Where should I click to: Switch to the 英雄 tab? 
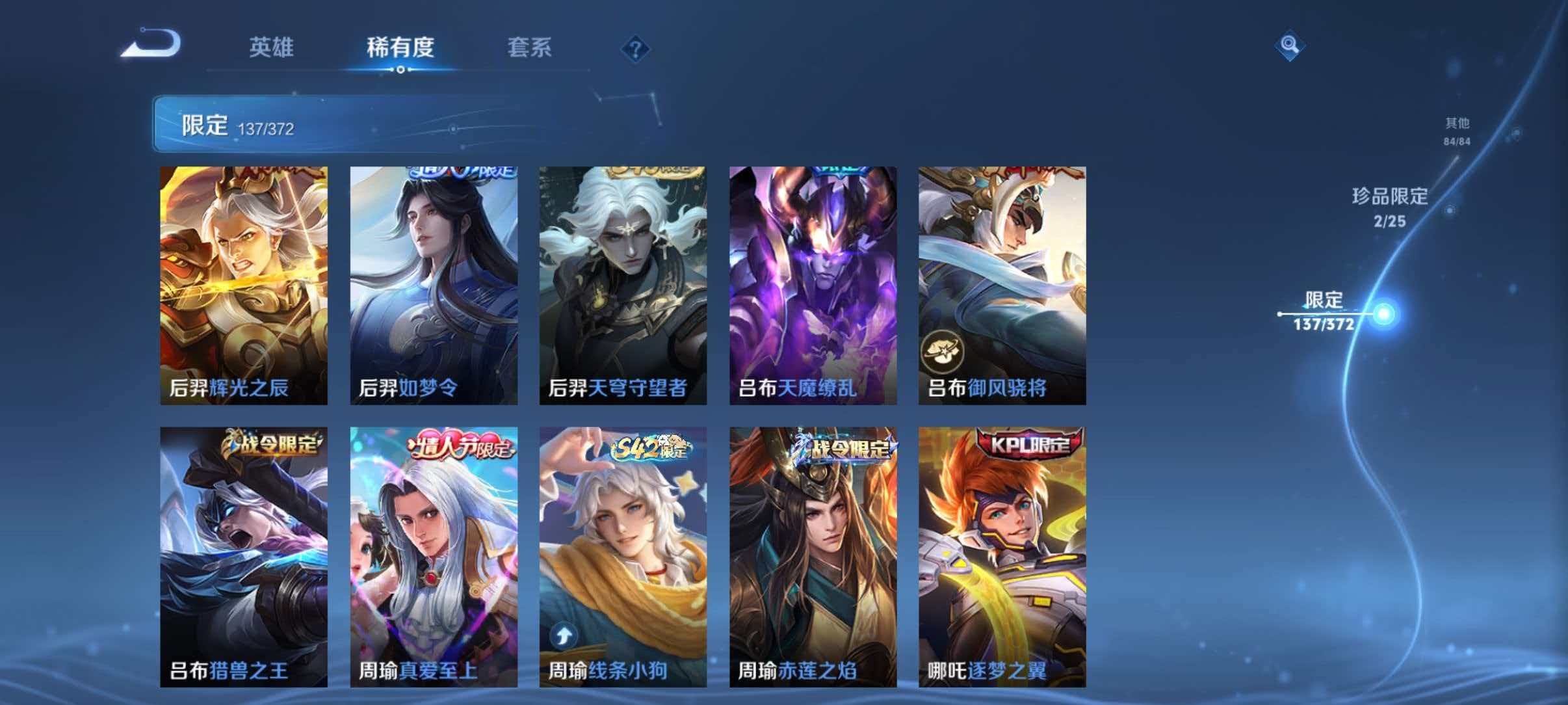pyautogui.click(x=272, y=48)
